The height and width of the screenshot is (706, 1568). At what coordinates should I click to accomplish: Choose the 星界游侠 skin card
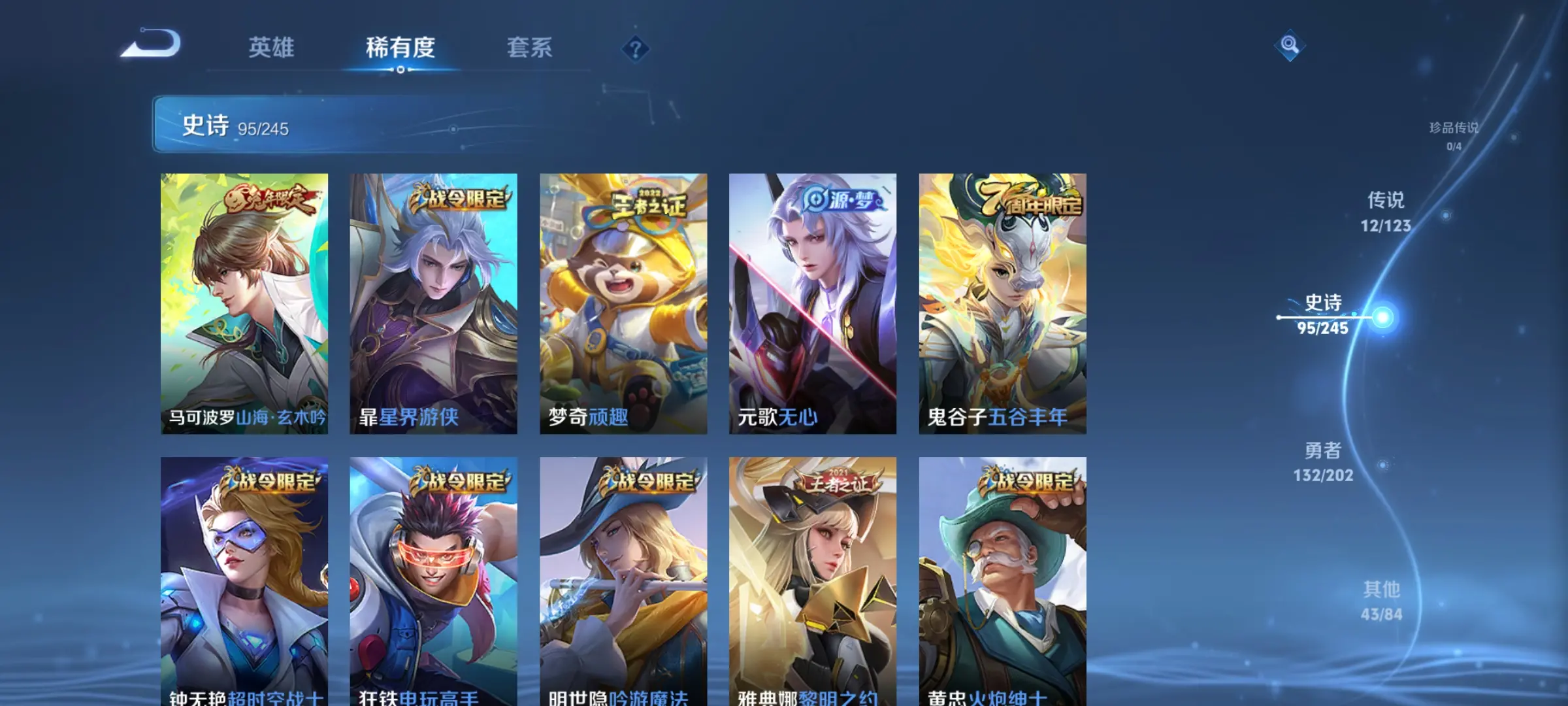(433, 303)
